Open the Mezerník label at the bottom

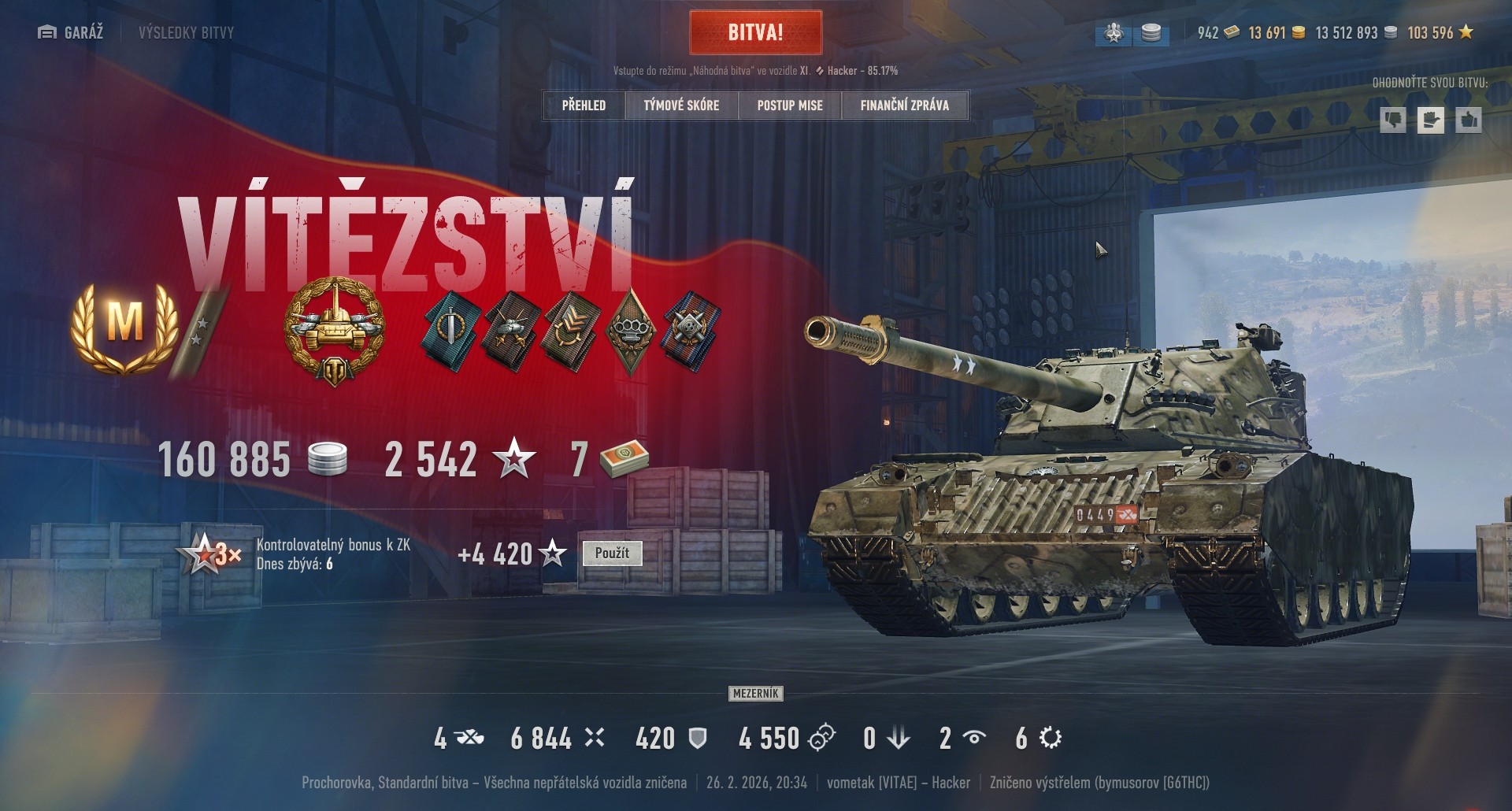click(755, 694)
